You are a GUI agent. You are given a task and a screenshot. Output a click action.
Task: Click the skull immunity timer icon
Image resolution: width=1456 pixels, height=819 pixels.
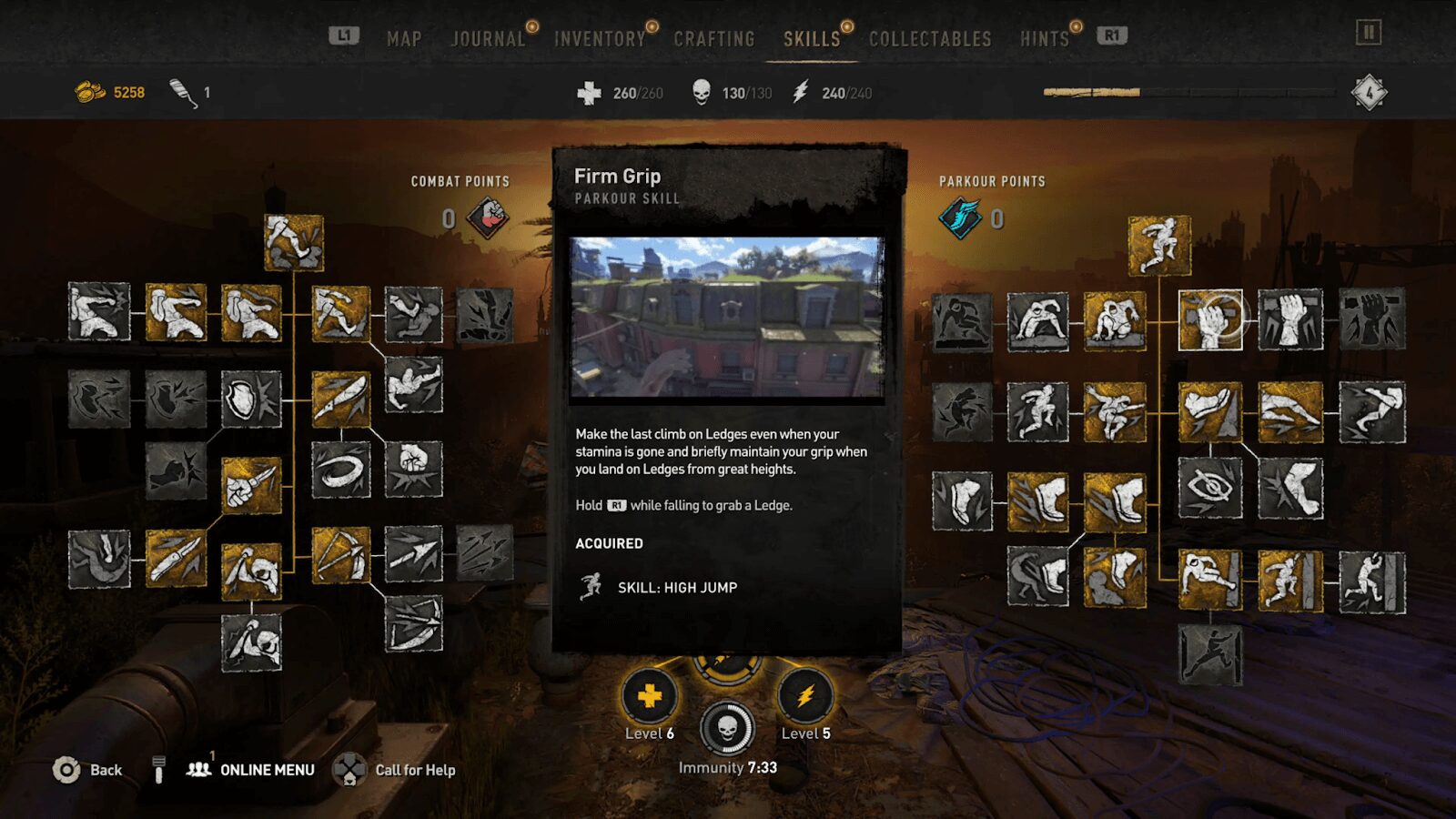coord(727,728)
